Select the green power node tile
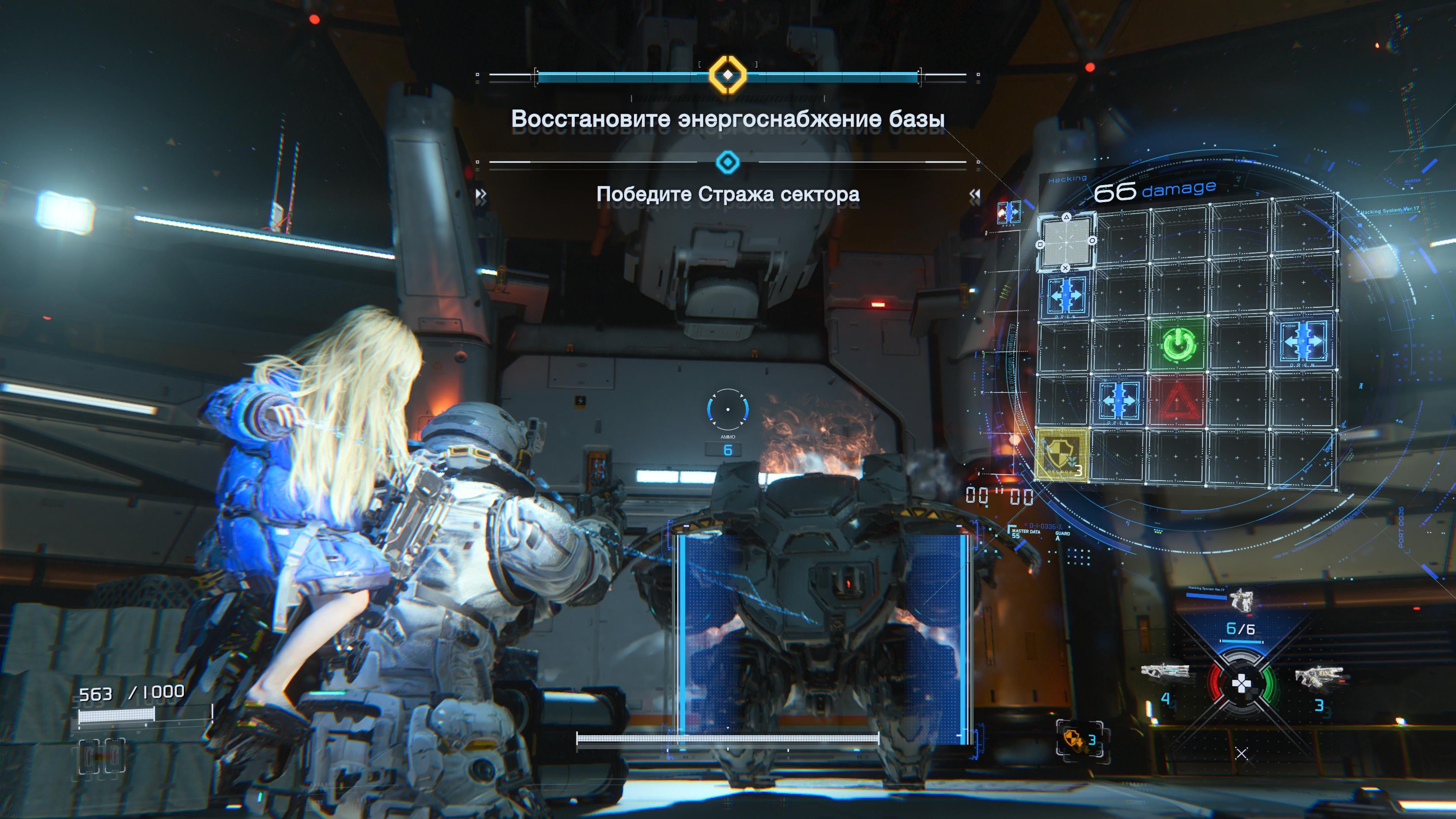 click(x=1178, y=344)
